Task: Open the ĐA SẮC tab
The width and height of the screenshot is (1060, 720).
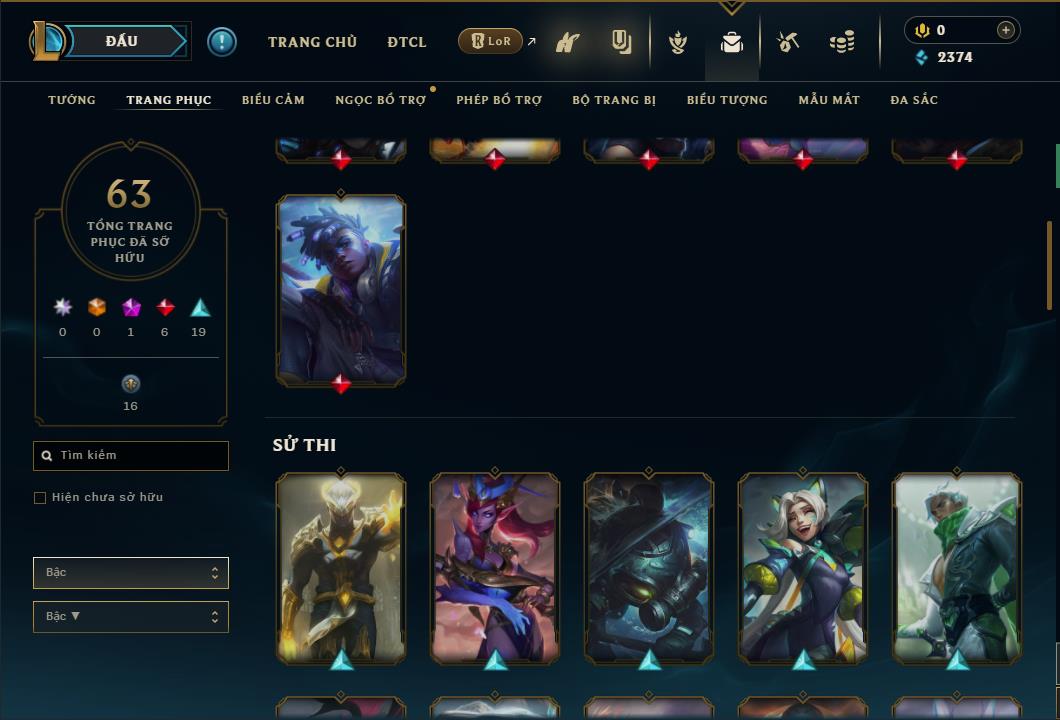Action: point(914,100)
